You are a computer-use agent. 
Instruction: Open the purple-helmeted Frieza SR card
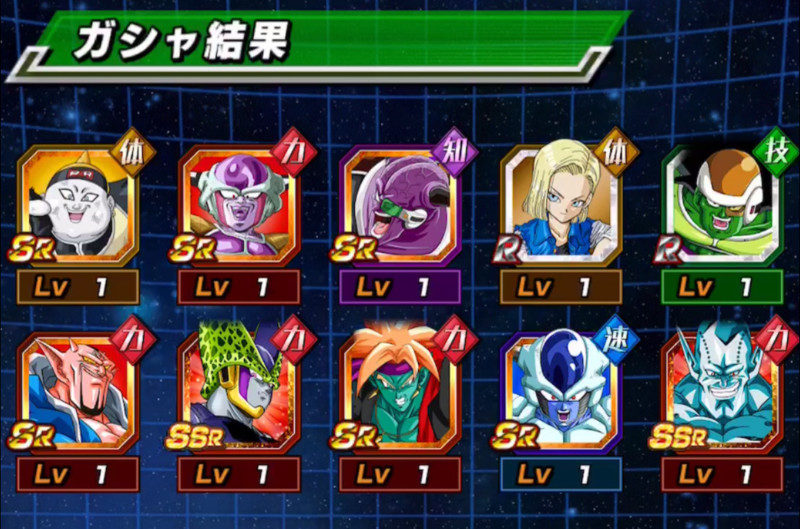(x=238, y=205)
